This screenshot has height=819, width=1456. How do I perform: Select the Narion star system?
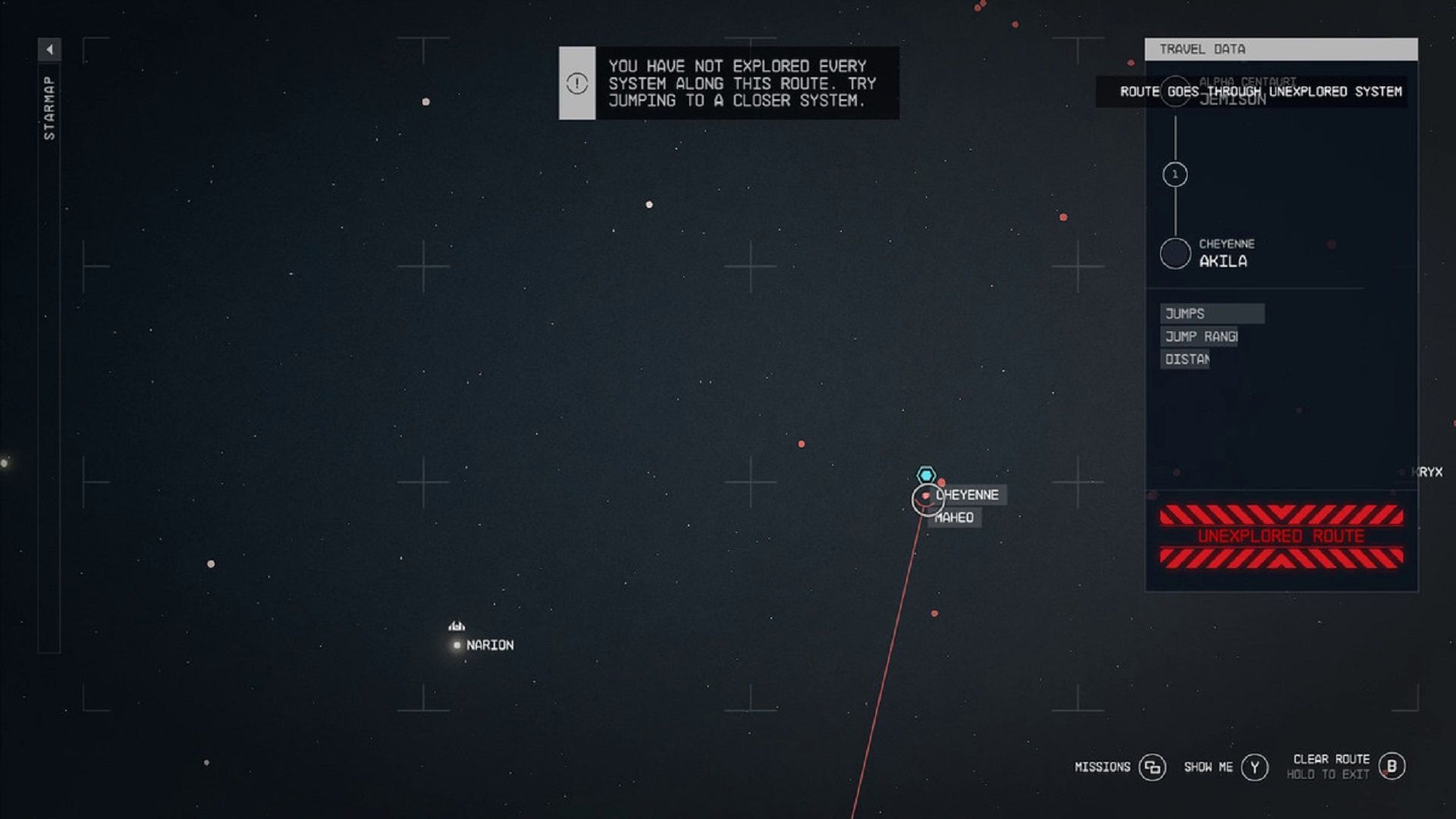coord(457,645)
